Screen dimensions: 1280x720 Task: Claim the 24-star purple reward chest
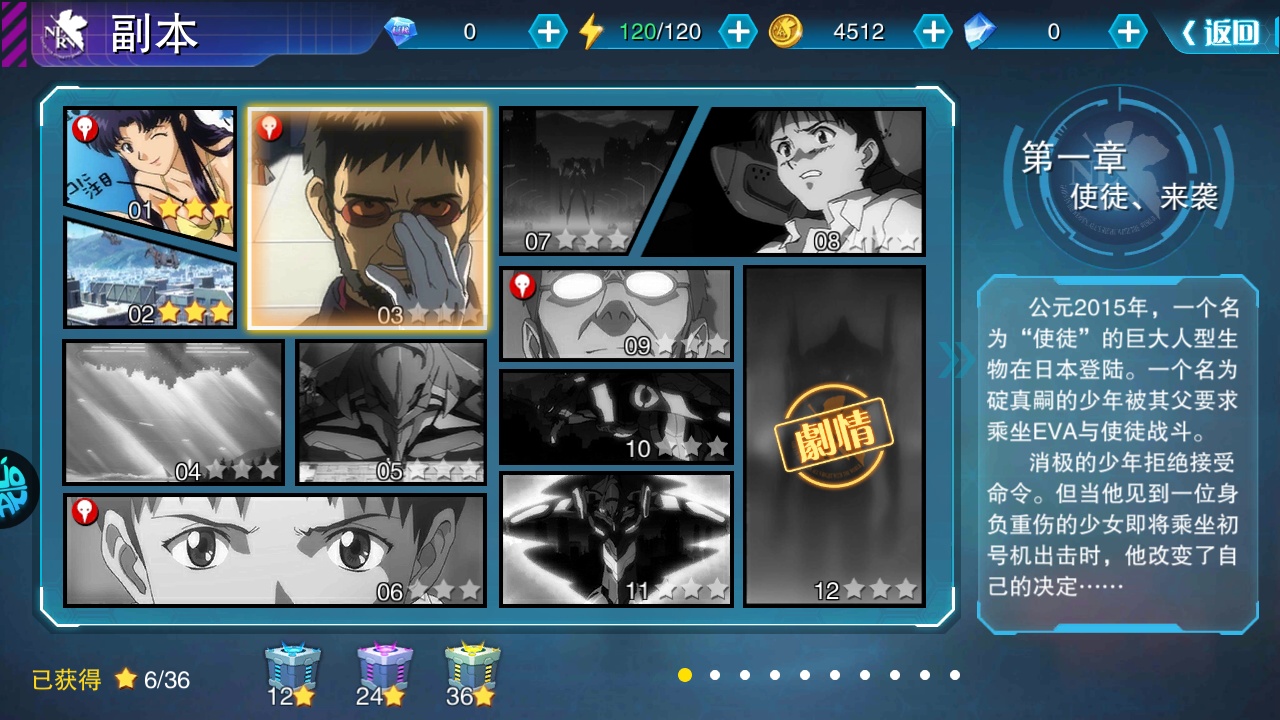[x=384, y=672]
